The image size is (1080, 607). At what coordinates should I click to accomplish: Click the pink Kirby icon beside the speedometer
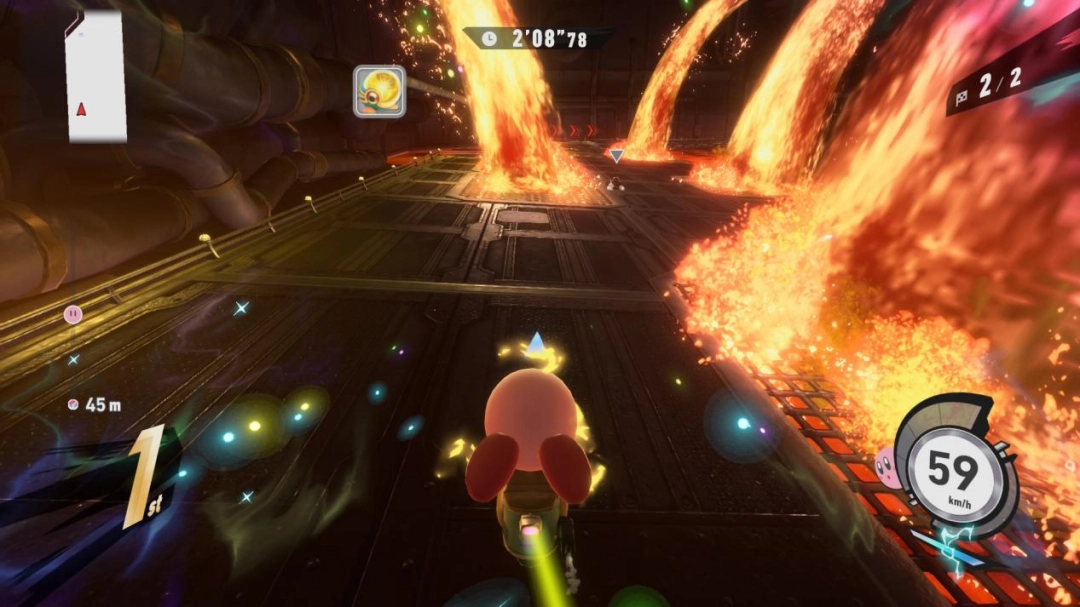885,464
